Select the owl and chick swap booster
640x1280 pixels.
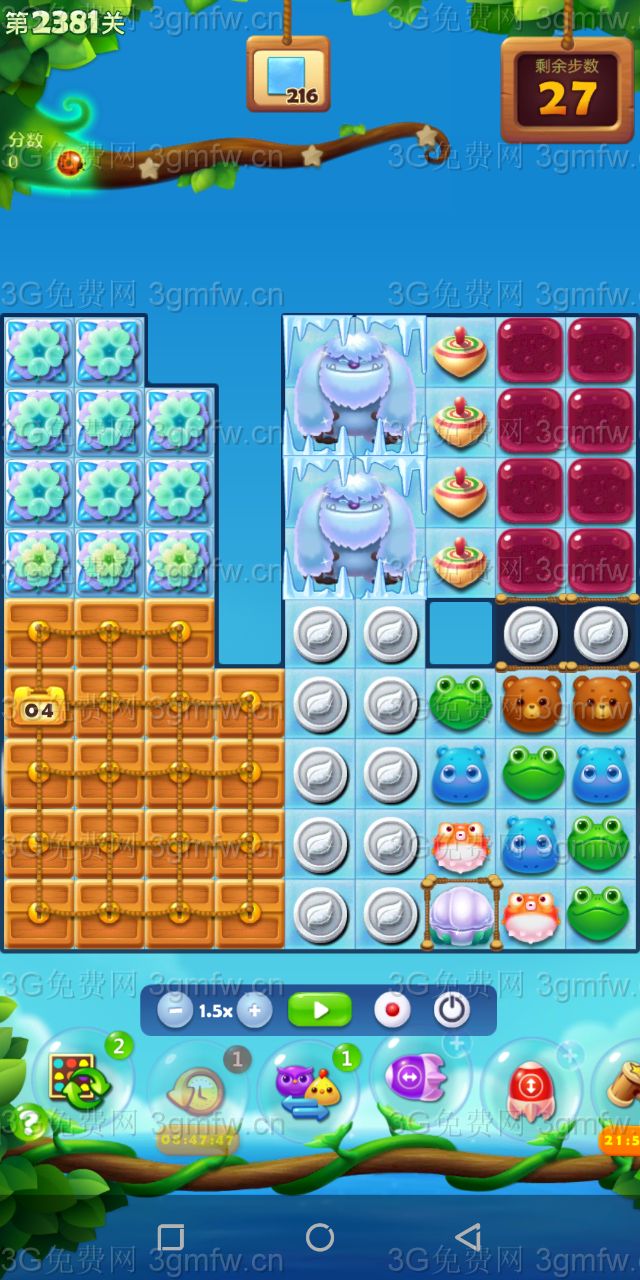(307, 1090)
